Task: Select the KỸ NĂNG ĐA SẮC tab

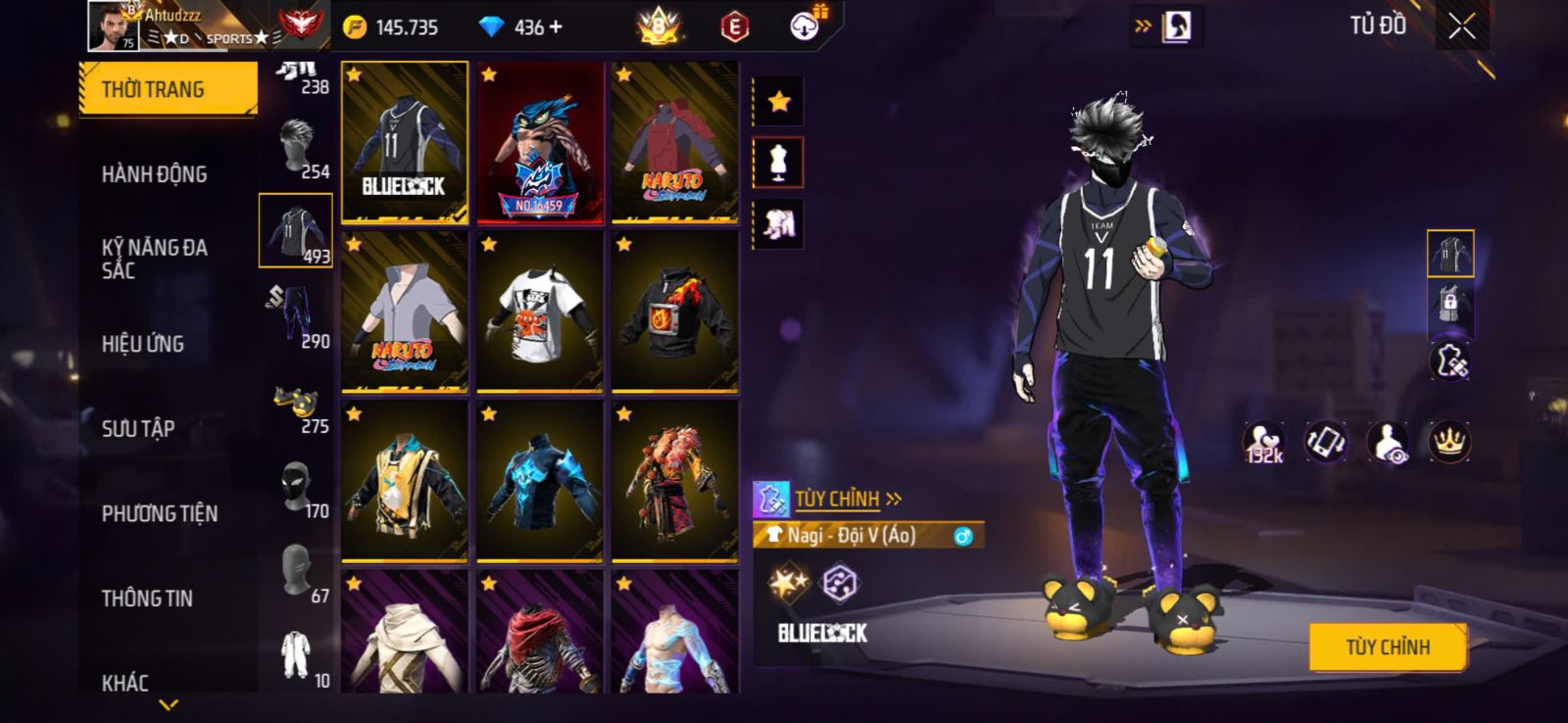Action: (155, 259)
